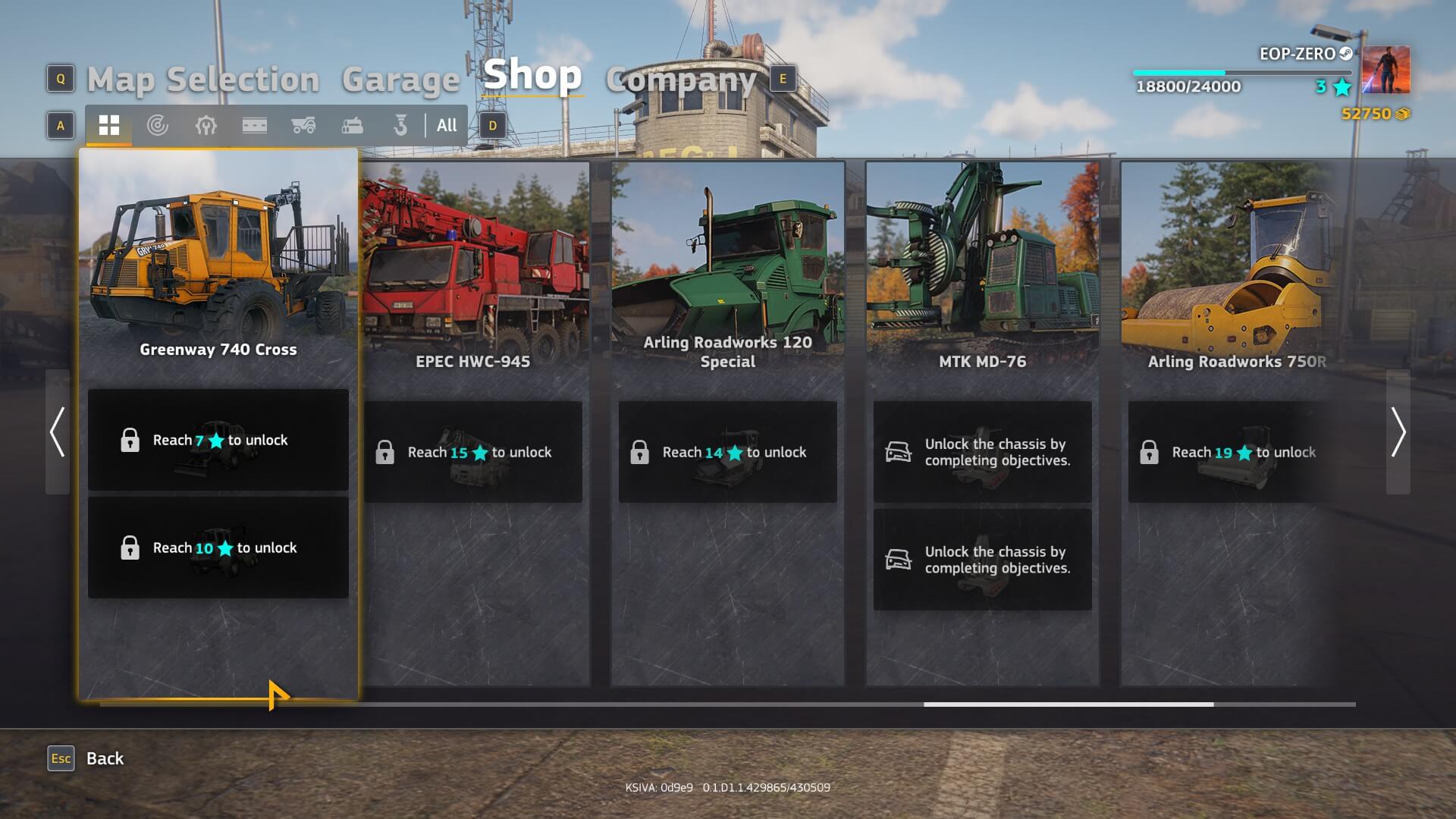Go to next vehicles with right arrow
1456x819 pixels.
tap(1398, 432)
